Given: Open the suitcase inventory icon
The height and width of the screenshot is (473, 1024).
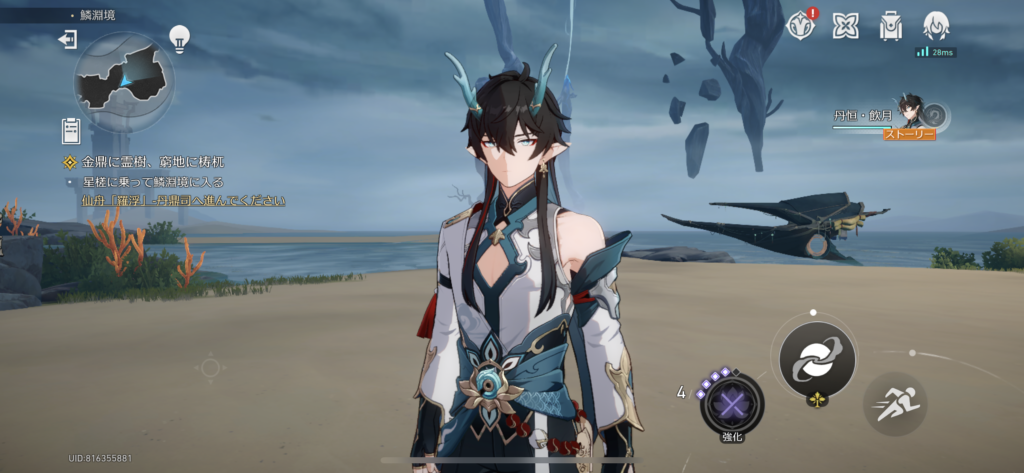Looking at the screenshot, I should (890, 25).
